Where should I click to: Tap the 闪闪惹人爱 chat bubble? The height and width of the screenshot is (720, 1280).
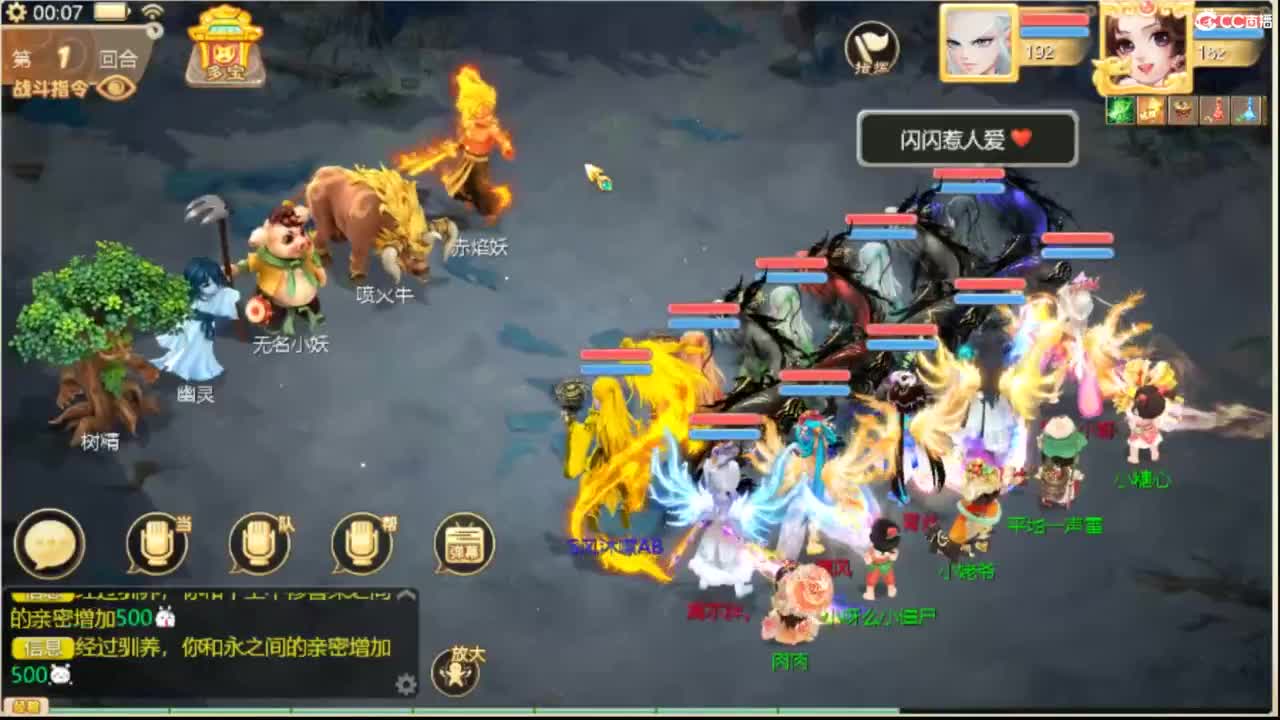coord(968,139)
